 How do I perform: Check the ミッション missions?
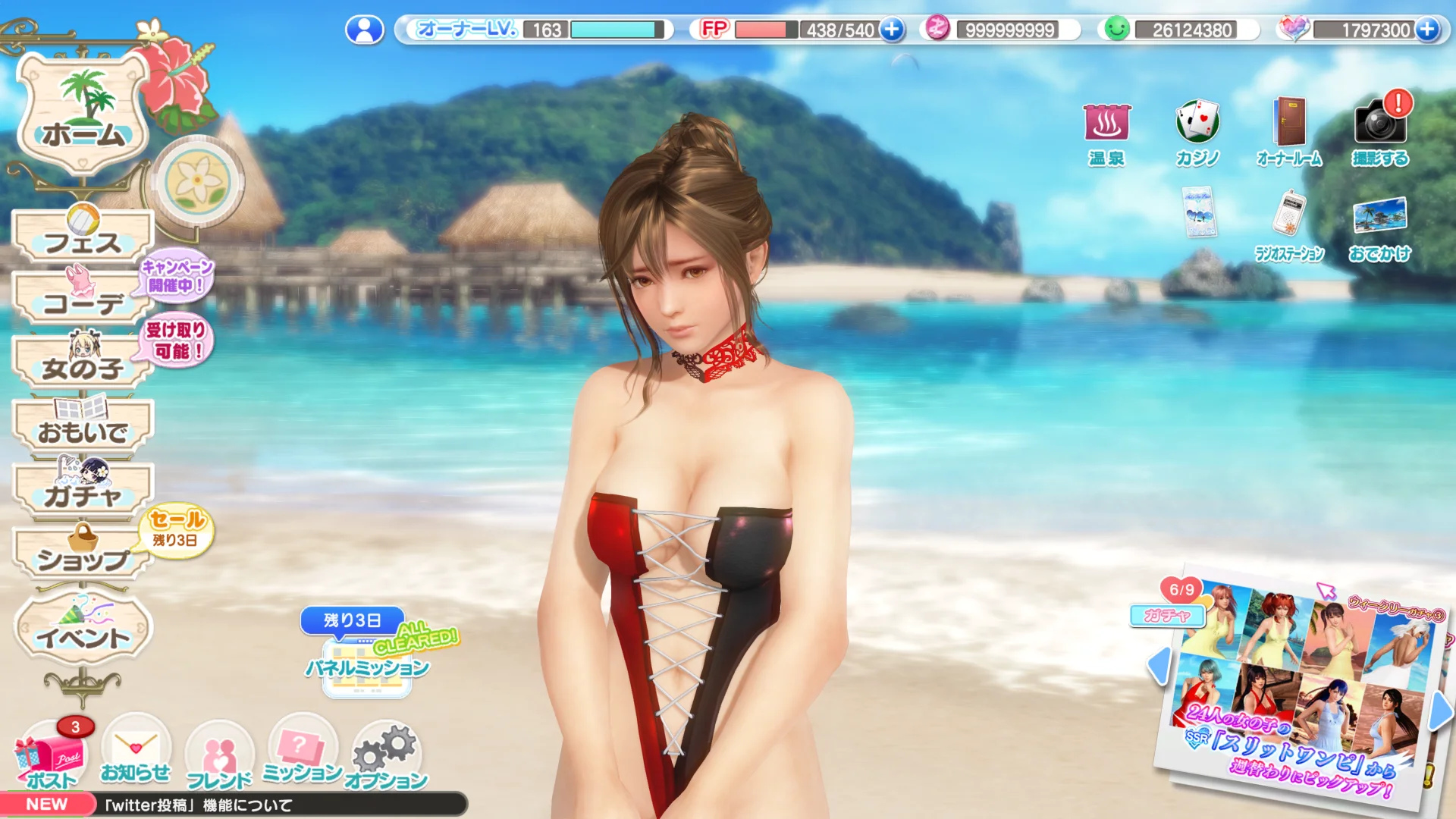pos(302,752)
